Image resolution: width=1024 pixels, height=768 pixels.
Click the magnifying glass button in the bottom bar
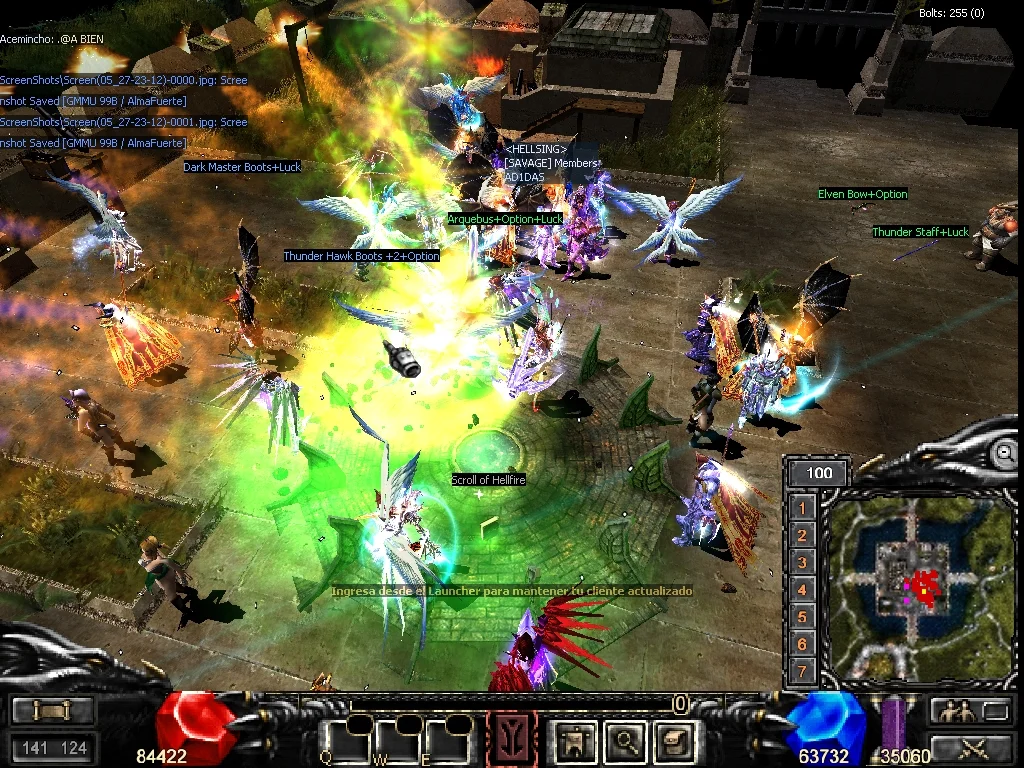[627, 741]
